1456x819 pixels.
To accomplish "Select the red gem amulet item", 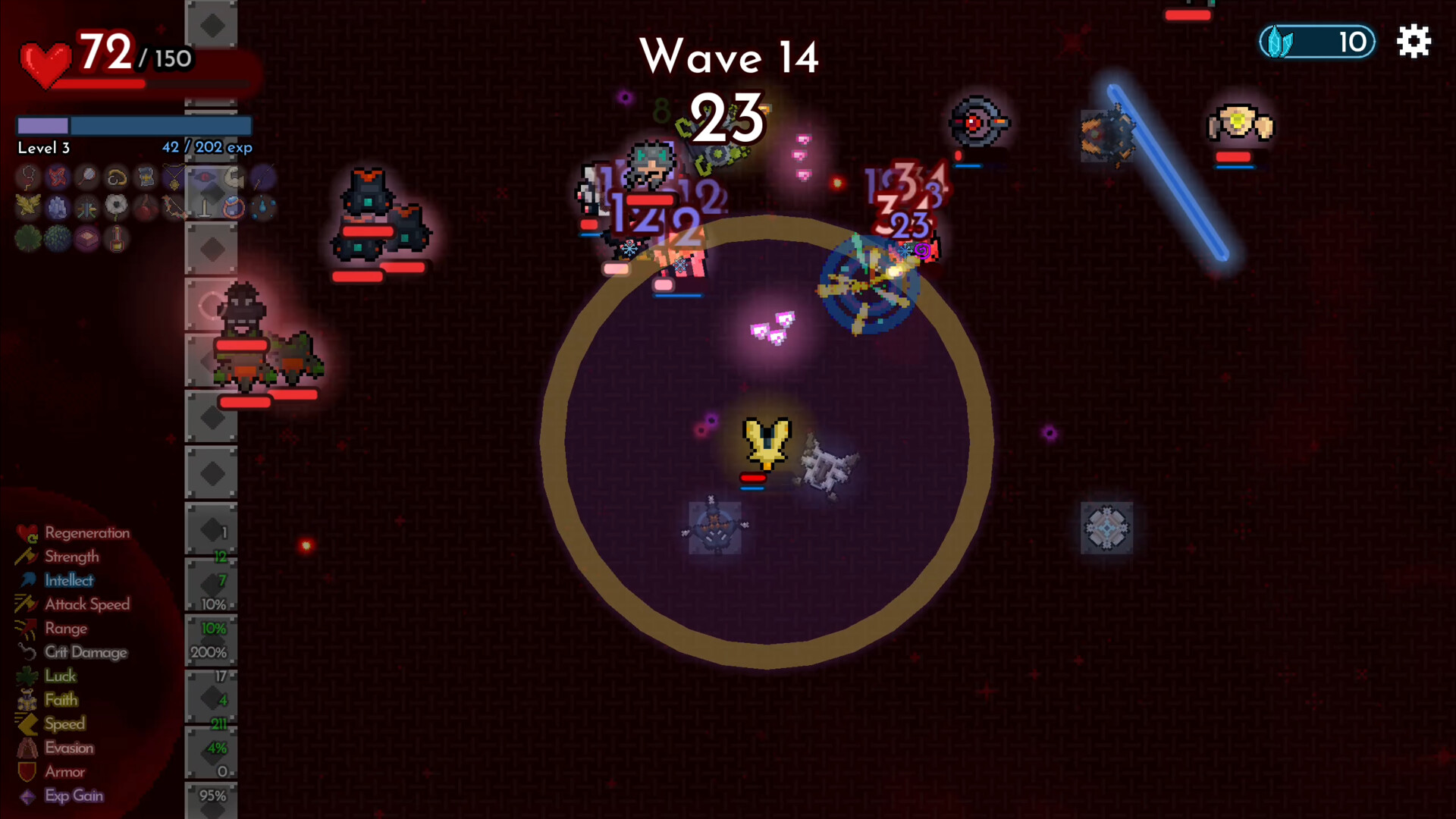I will coord(28,177).
